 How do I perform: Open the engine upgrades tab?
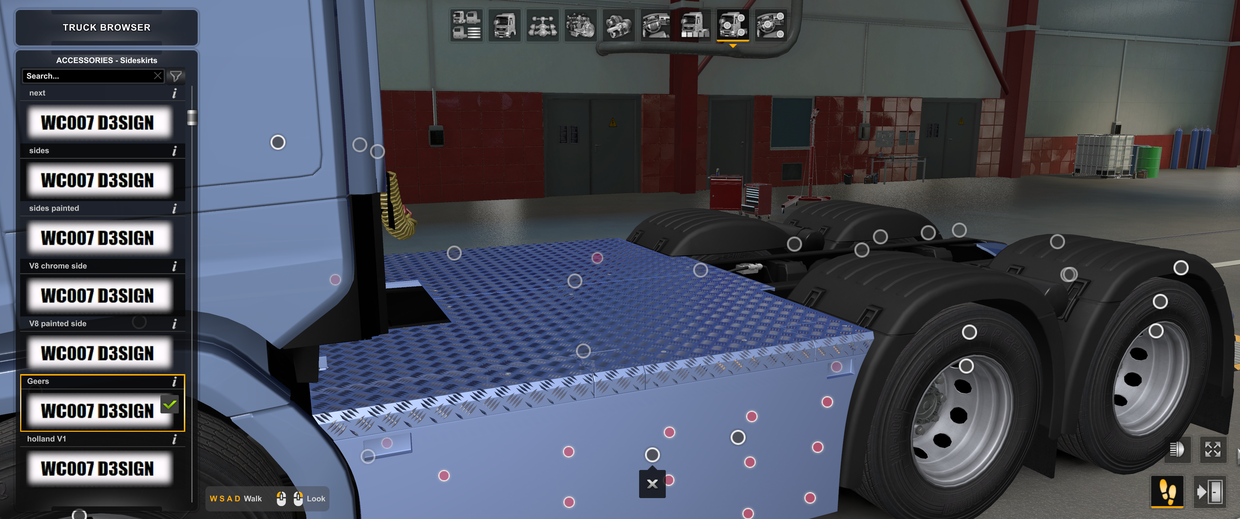pyautogui.click(x=580, y=25)
